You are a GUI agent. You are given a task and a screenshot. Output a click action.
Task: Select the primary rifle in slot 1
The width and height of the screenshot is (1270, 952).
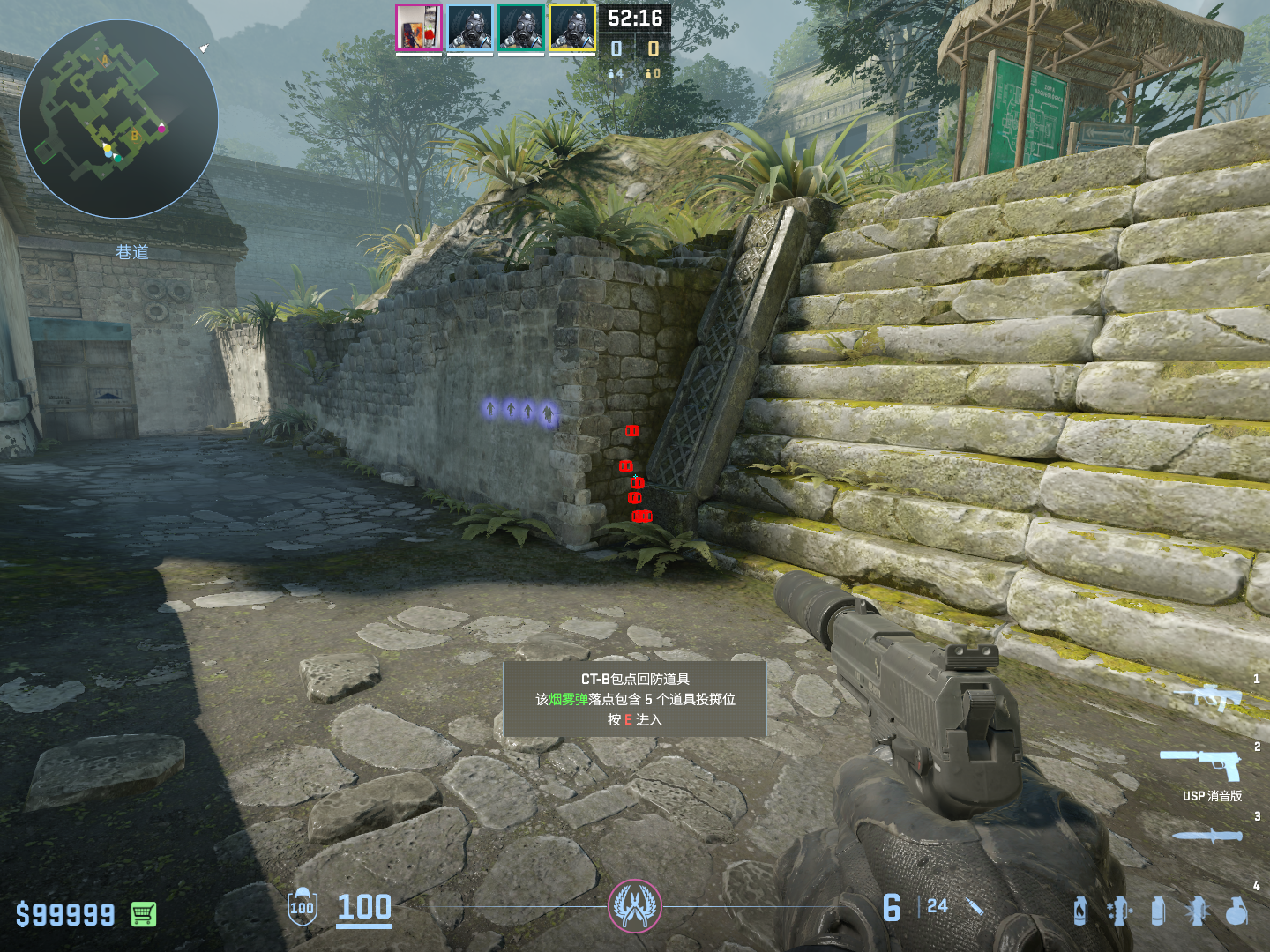[x=1208, y=696]
